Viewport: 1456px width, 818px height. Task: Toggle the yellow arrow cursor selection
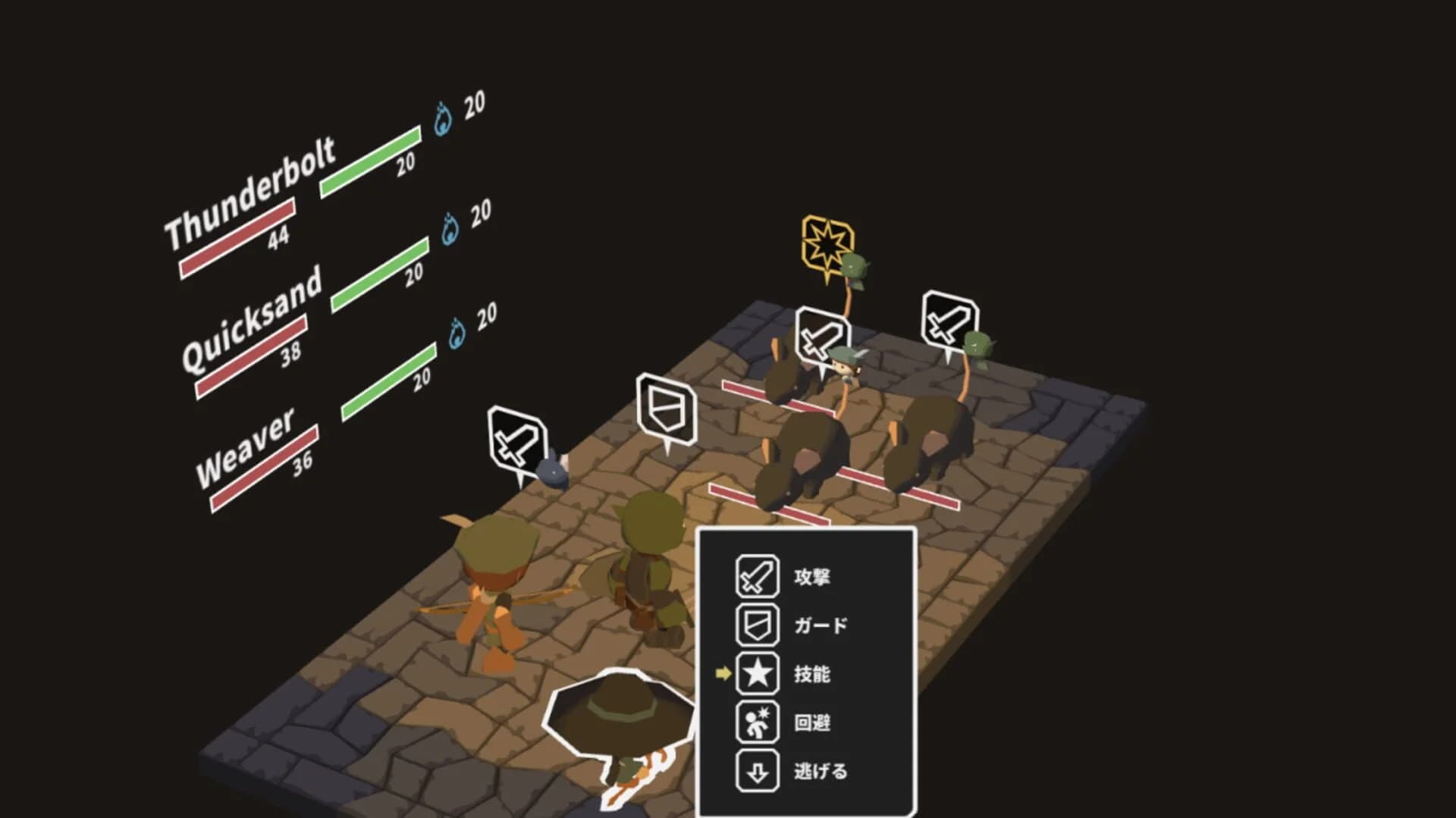(x=722, y=675)
